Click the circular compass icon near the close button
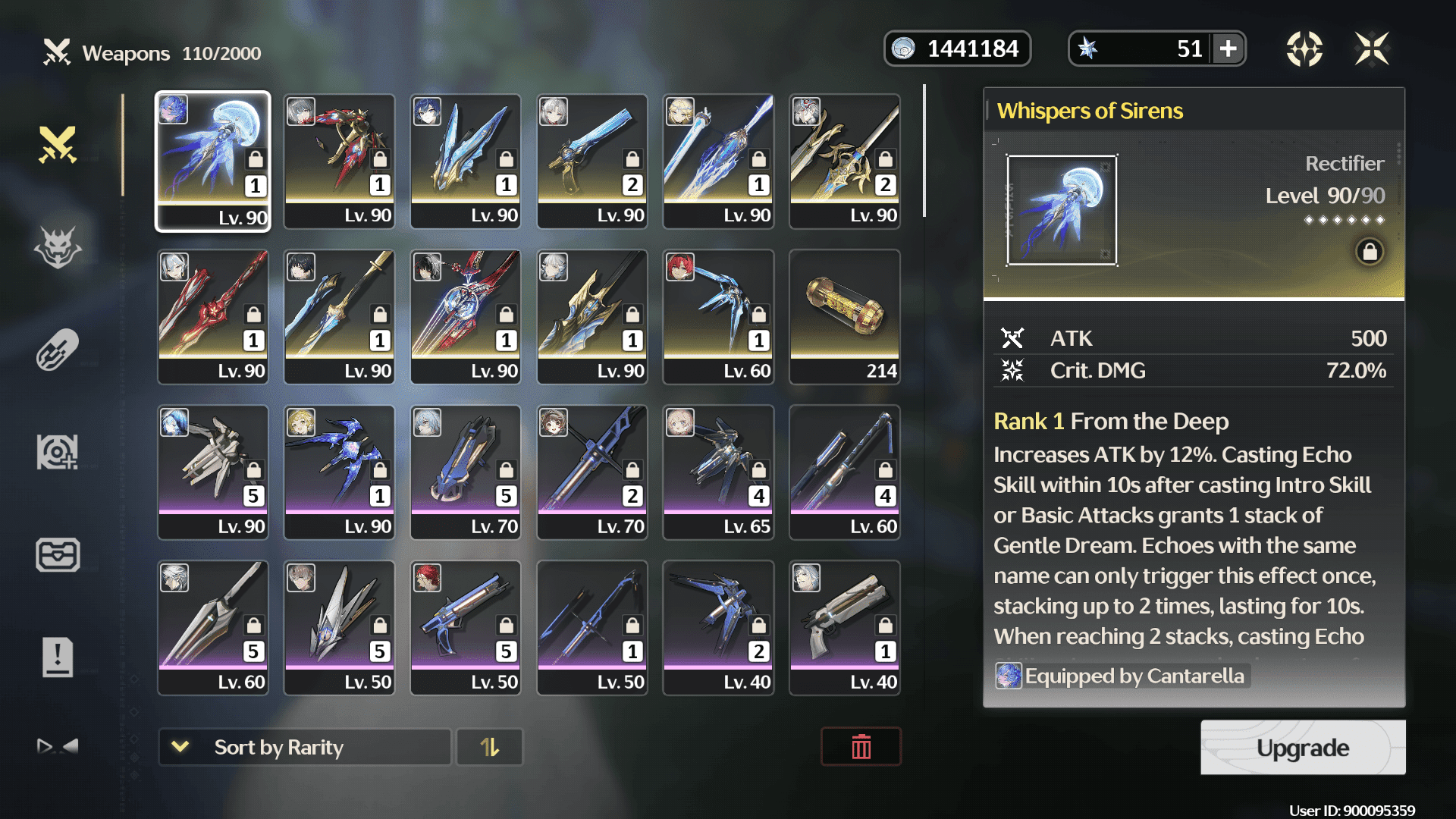The height and width of the screenshot is (819, 1456). coord(1304,49)
